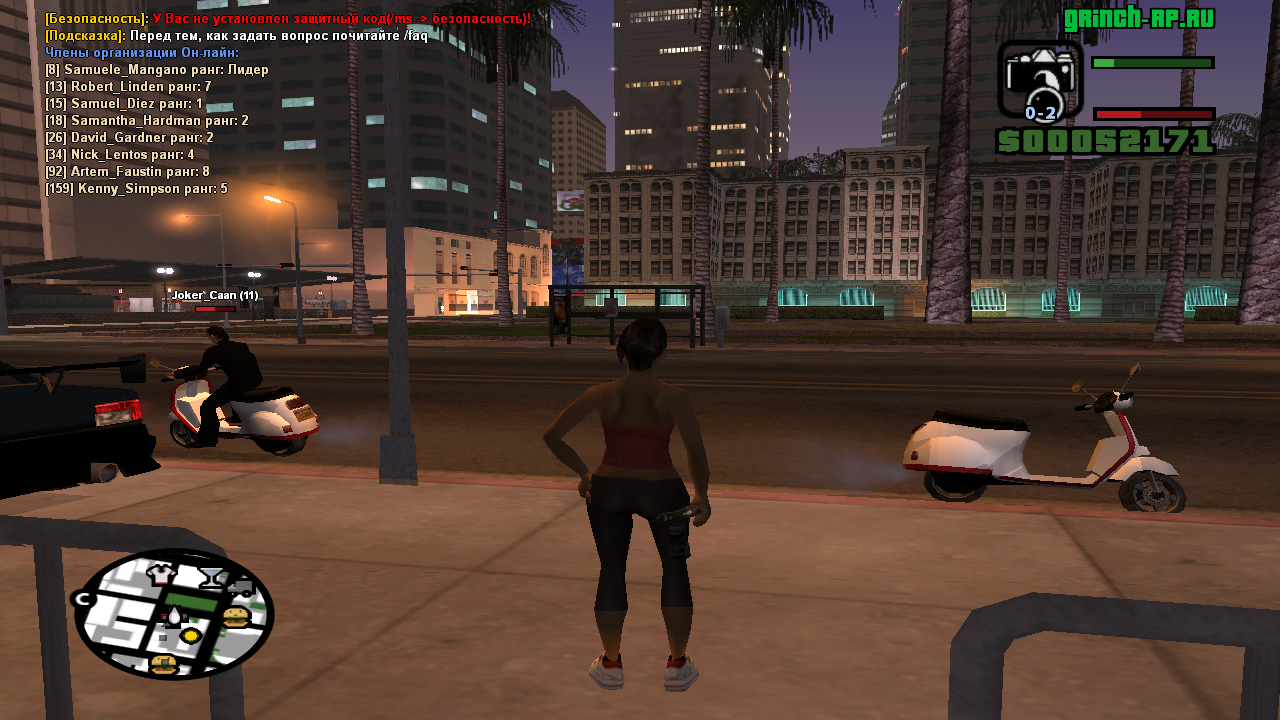
Task: Select the red security code warning chat line
Action: coord(288,19)
